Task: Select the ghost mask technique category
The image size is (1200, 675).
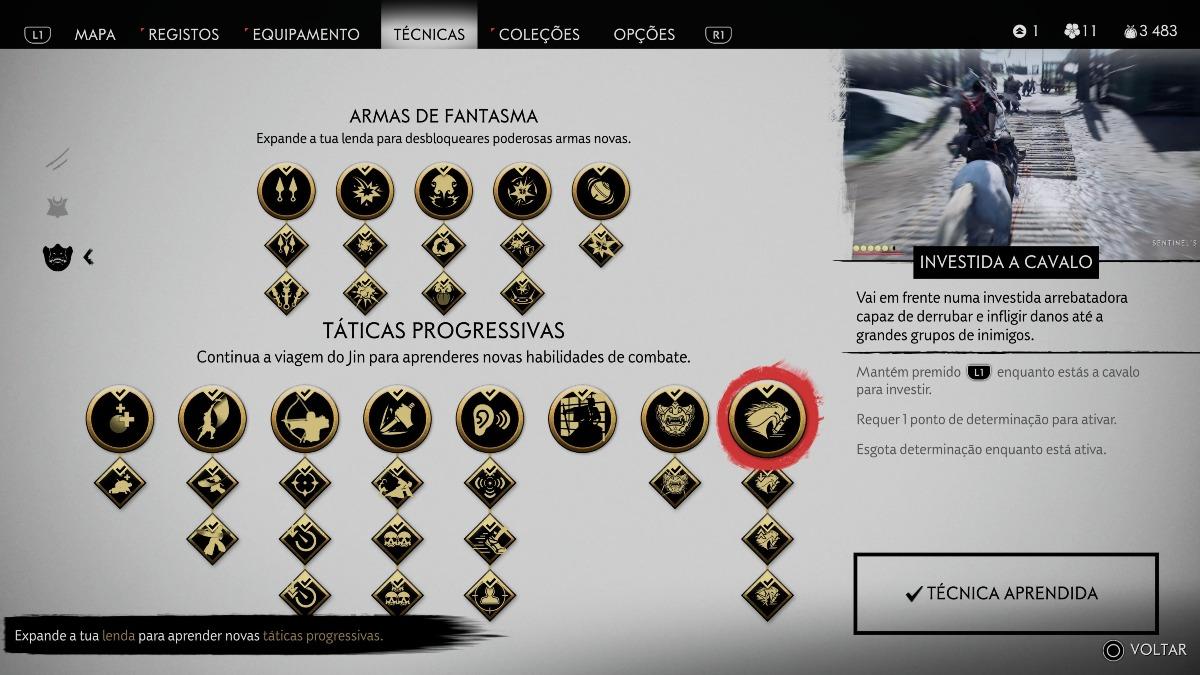Action: [x=58, y=257]
